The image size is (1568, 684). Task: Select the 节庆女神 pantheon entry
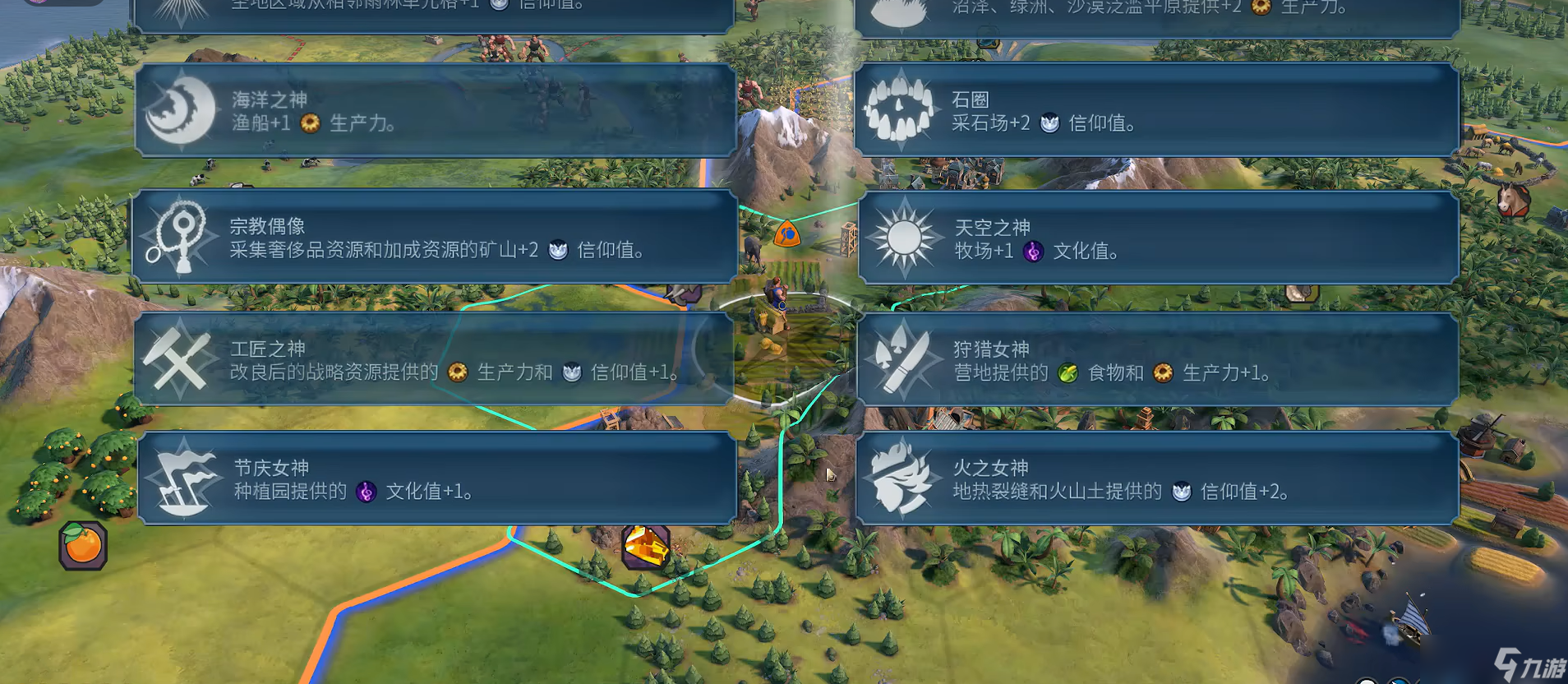[436, 481]
